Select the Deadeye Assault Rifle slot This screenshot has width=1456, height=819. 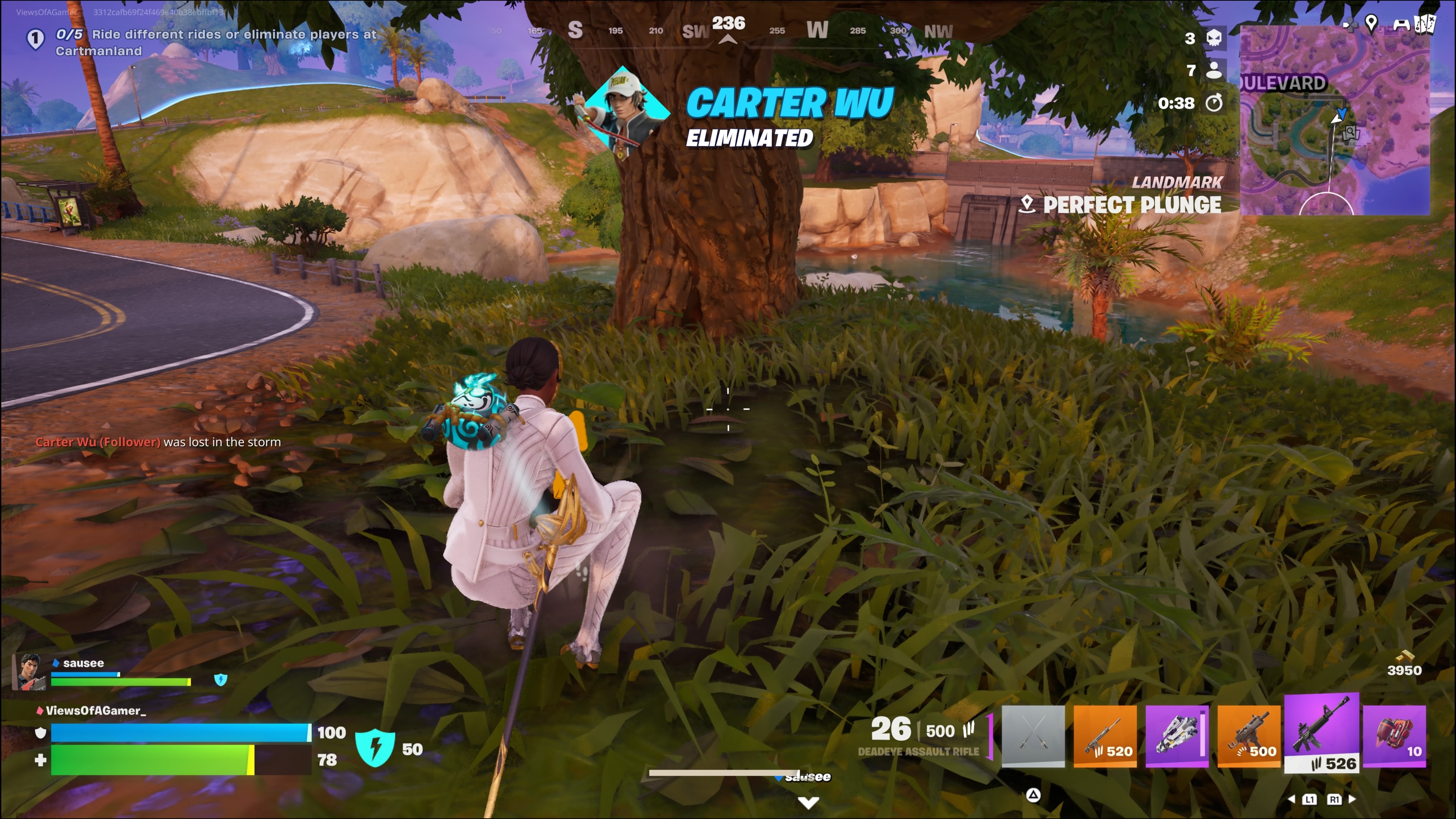click(1321, 732)
